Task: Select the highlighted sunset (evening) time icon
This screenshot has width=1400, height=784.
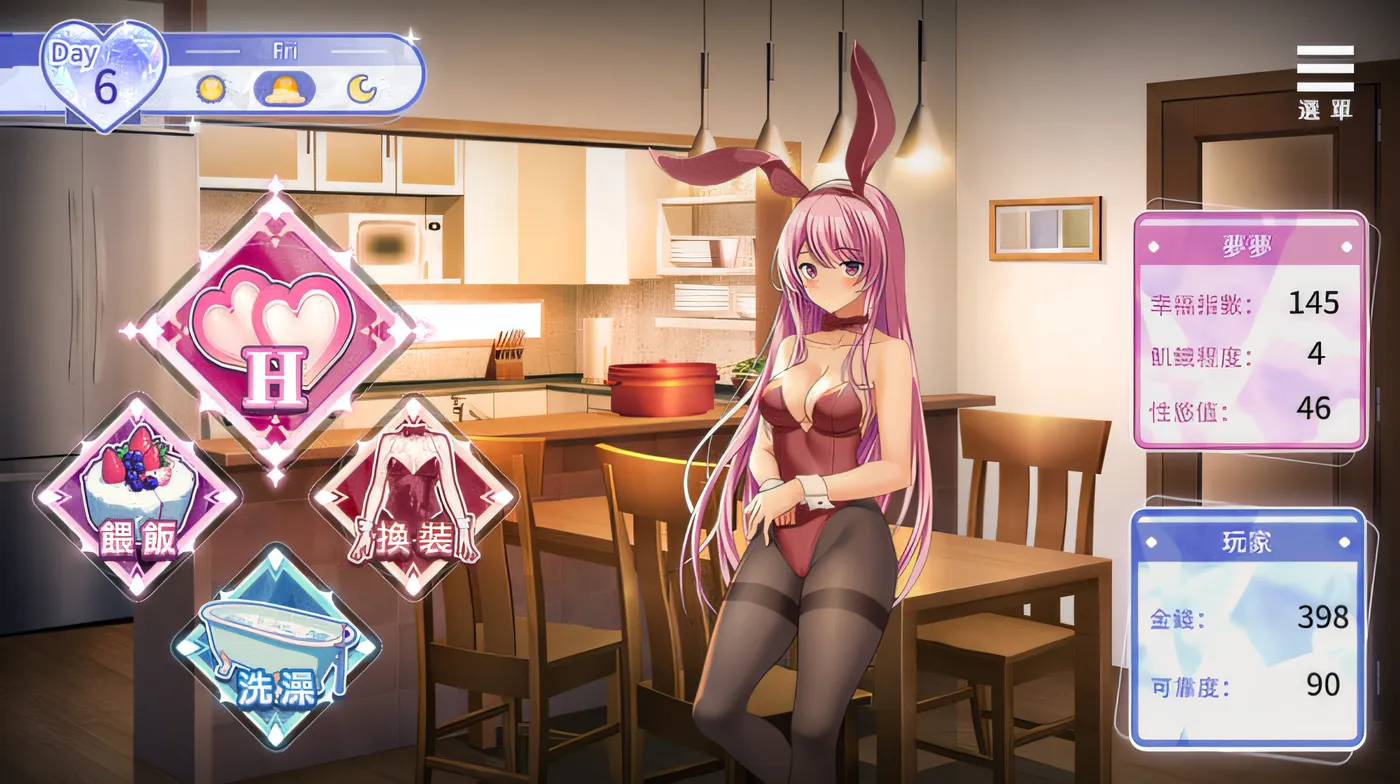Action: [x=286, y=90]
